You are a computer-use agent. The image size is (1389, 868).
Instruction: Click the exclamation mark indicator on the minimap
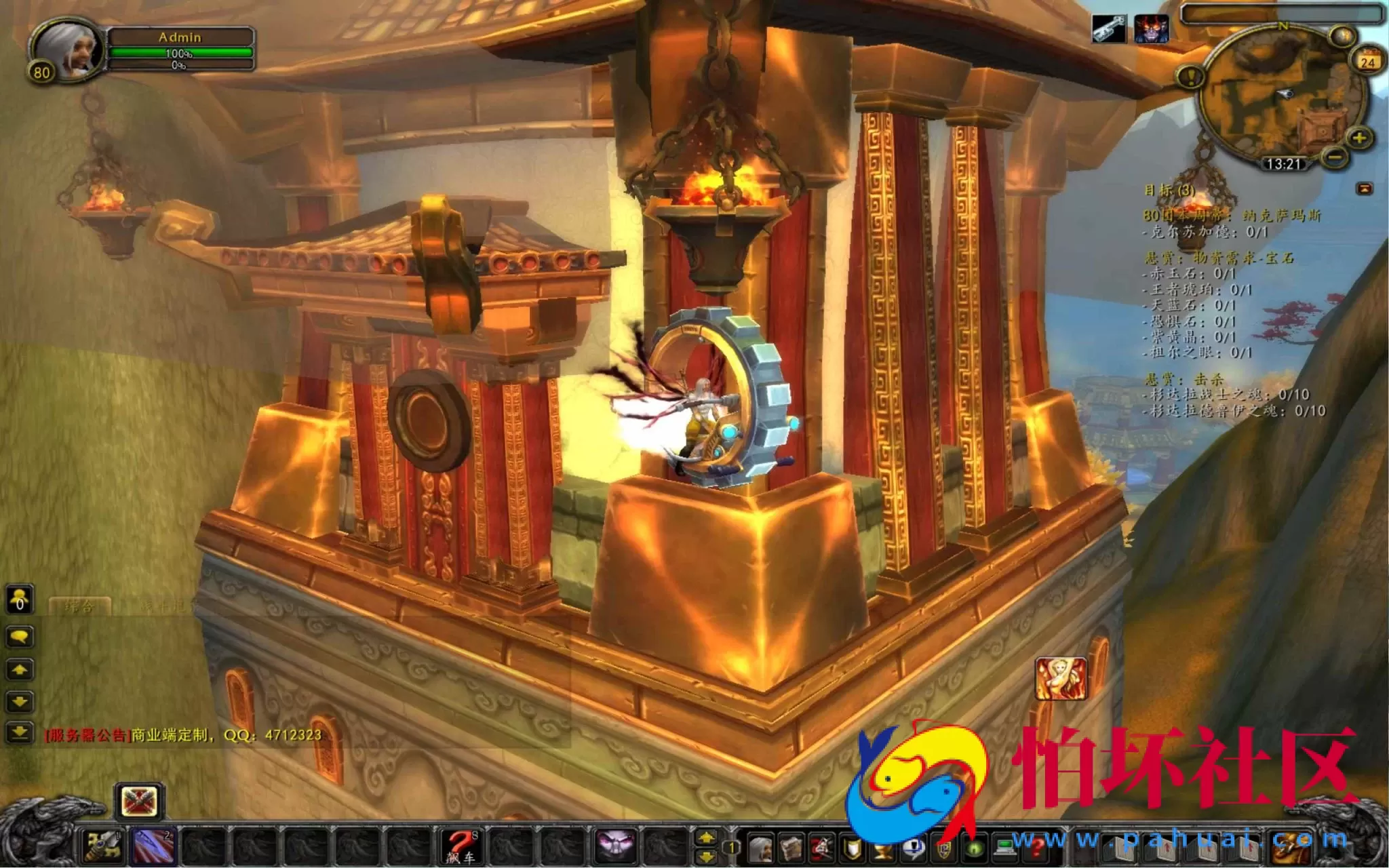(1191, 77)
